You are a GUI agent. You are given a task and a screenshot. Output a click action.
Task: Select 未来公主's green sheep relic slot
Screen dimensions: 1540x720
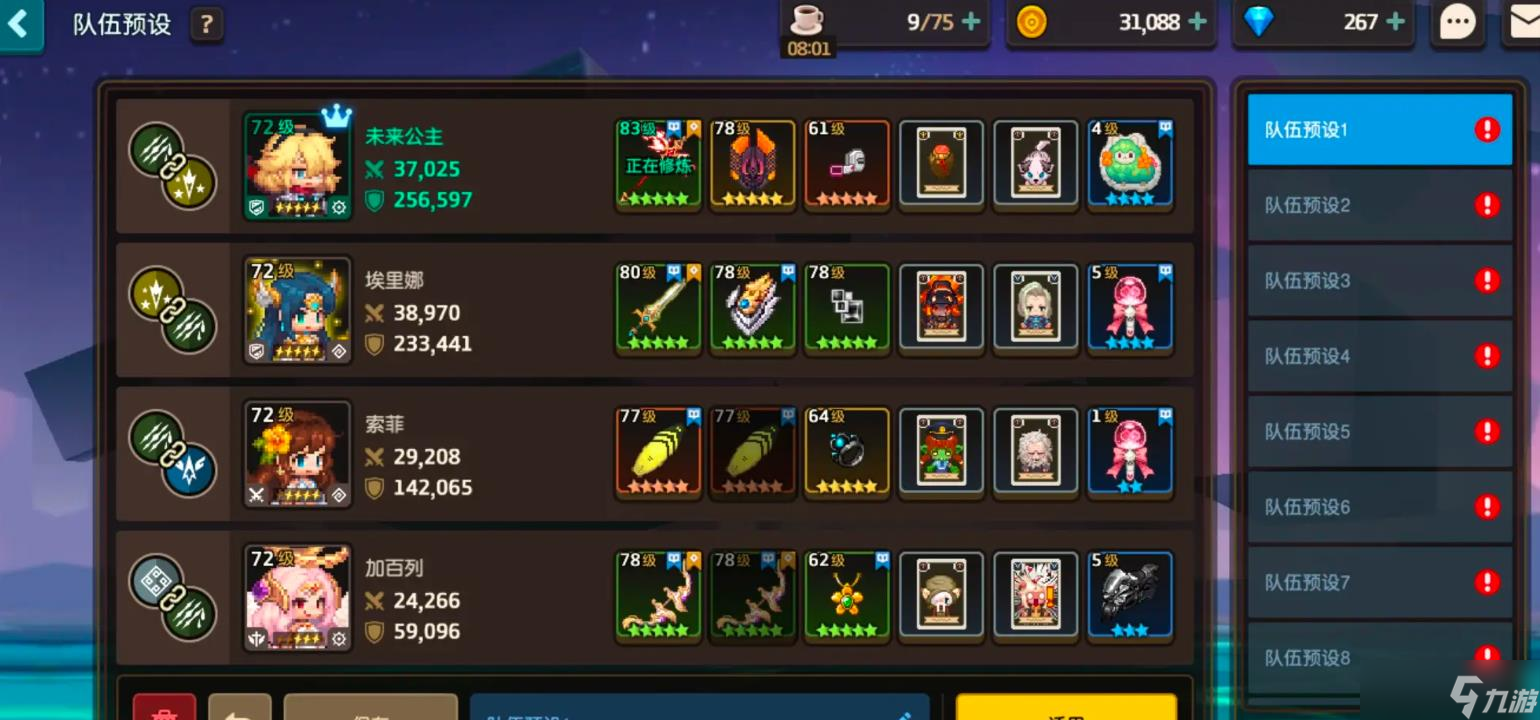(x=1130, y=164)
